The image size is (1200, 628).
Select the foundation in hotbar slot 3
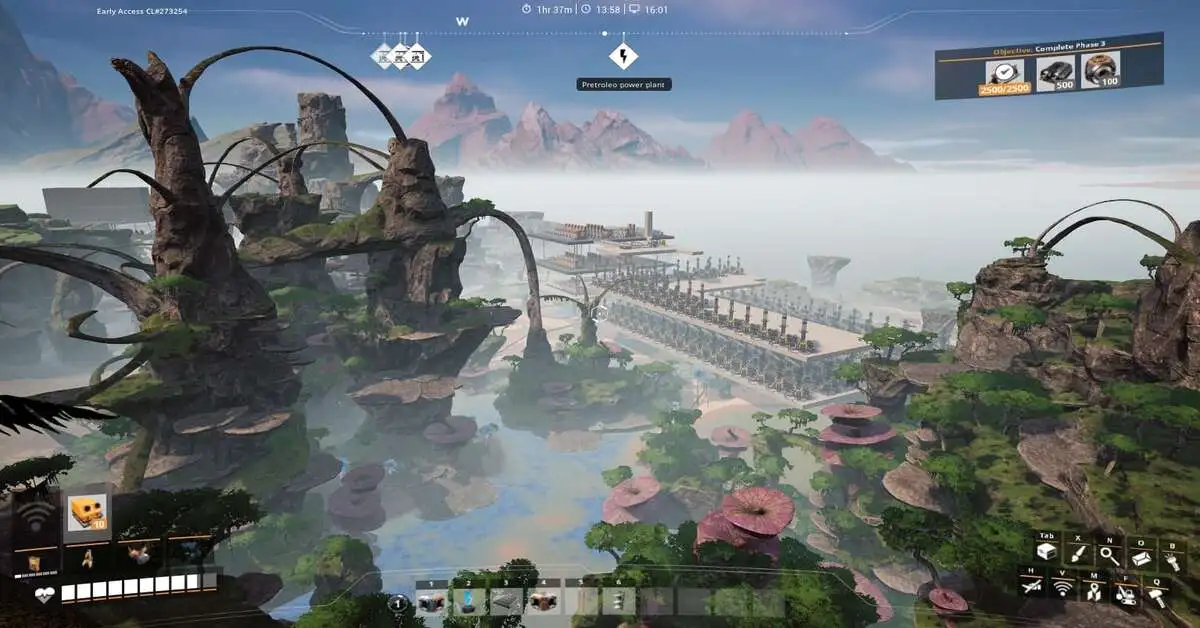pyautogui.click(x=505, y=601)
